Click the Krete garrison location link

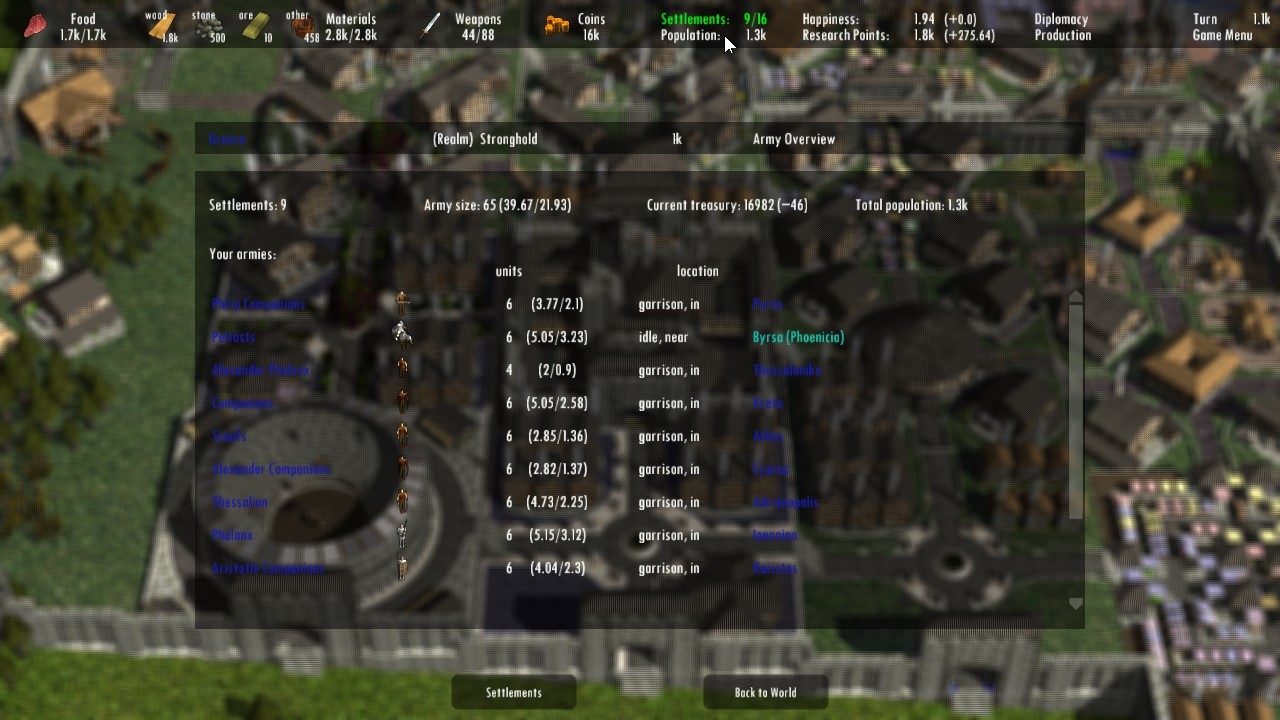point(768,403)
